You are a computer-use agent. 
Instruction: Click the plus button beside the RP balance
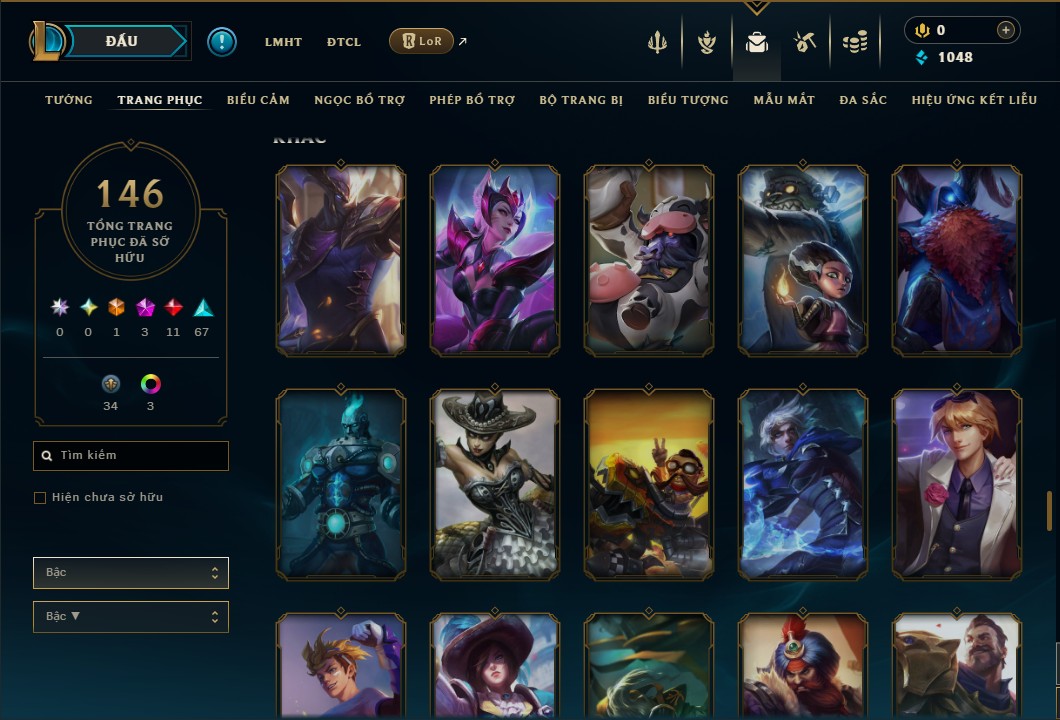1005,30
